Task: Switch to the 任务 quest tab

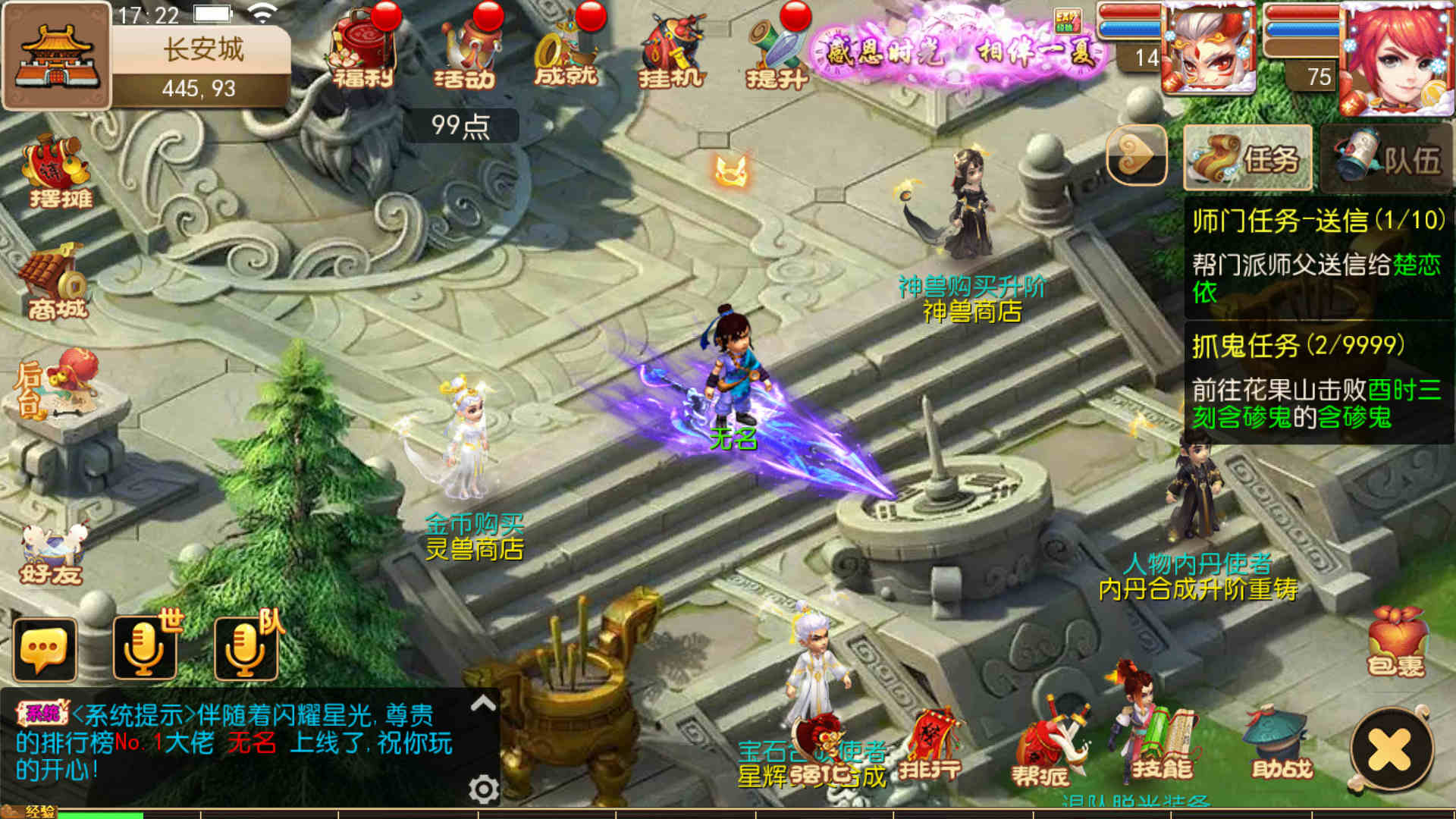Action: 1247,158
